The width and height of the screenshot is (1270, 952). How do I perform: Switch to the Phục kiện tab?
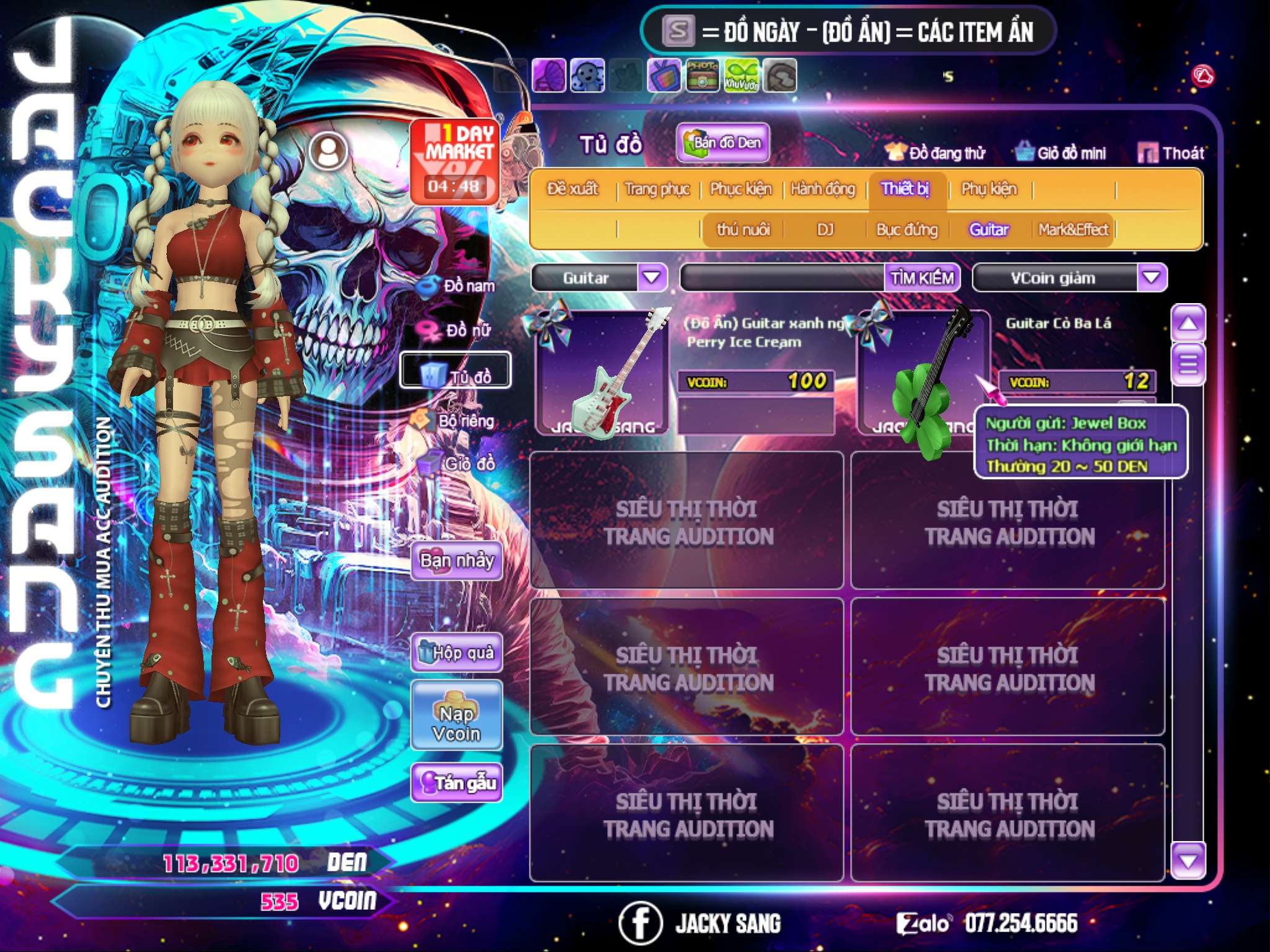740,188
